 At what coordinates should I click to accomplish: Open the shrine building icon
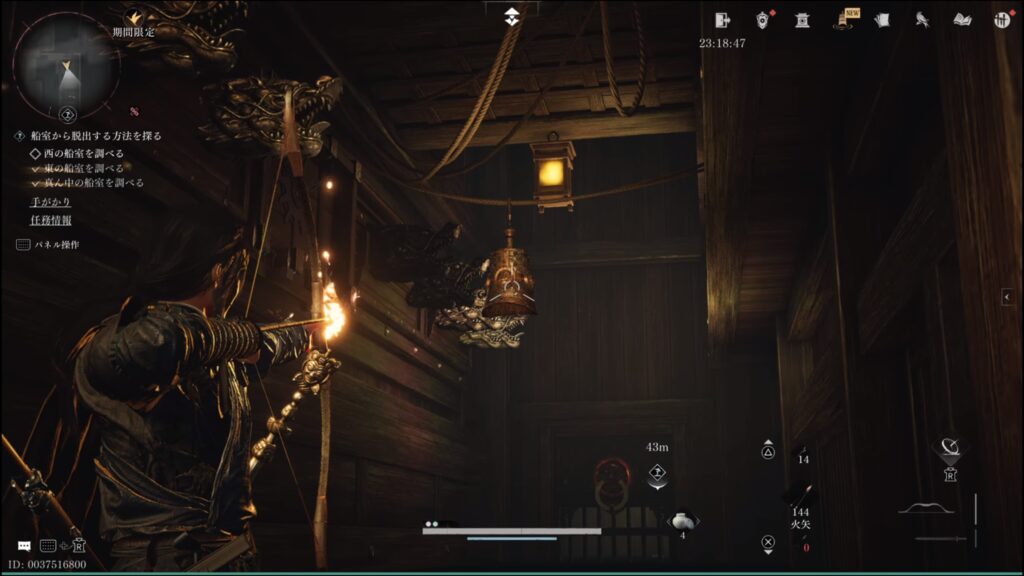point(802,19)
